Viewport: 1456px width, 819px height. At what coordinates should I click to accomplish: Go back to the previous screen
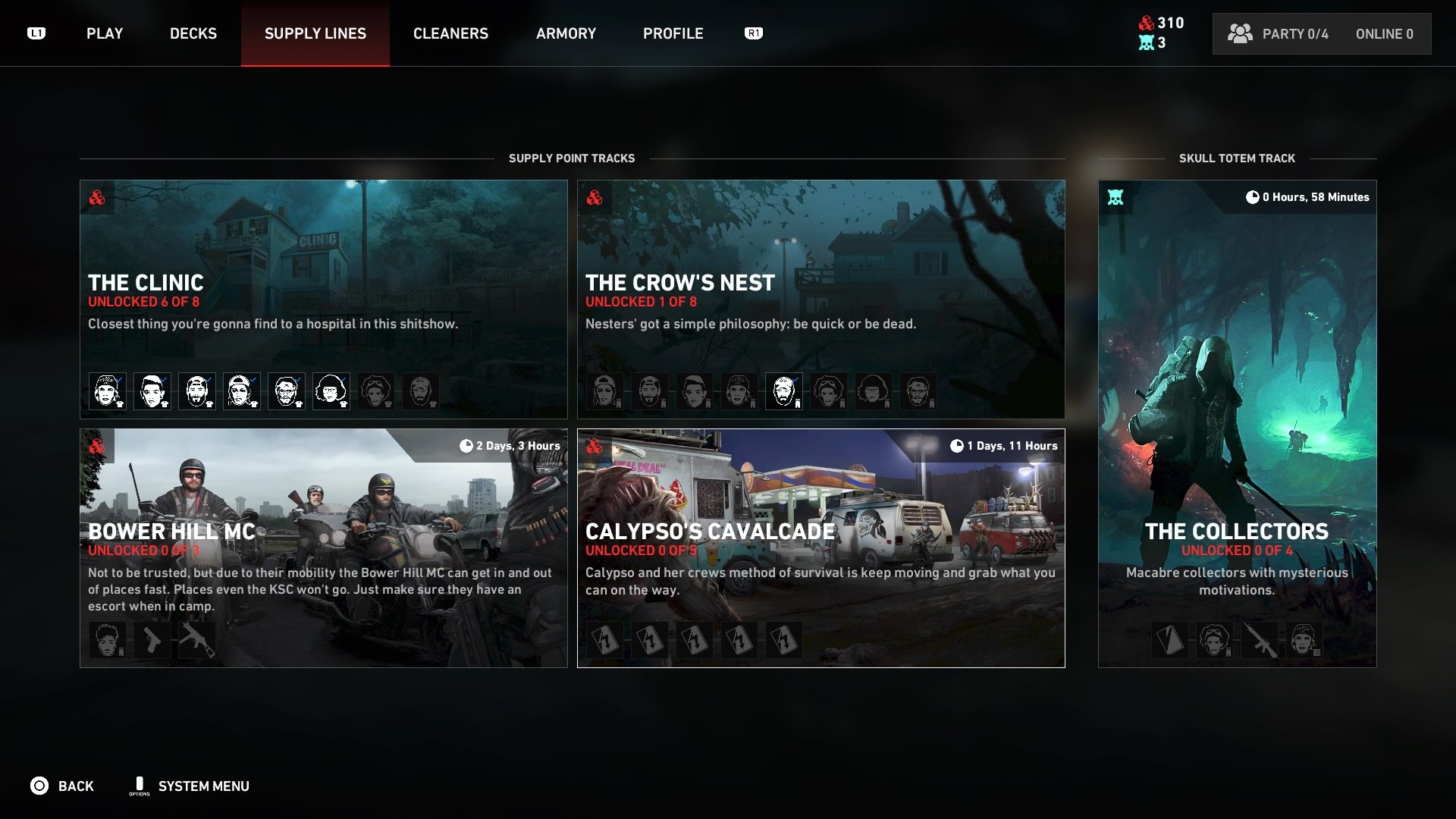62,786
